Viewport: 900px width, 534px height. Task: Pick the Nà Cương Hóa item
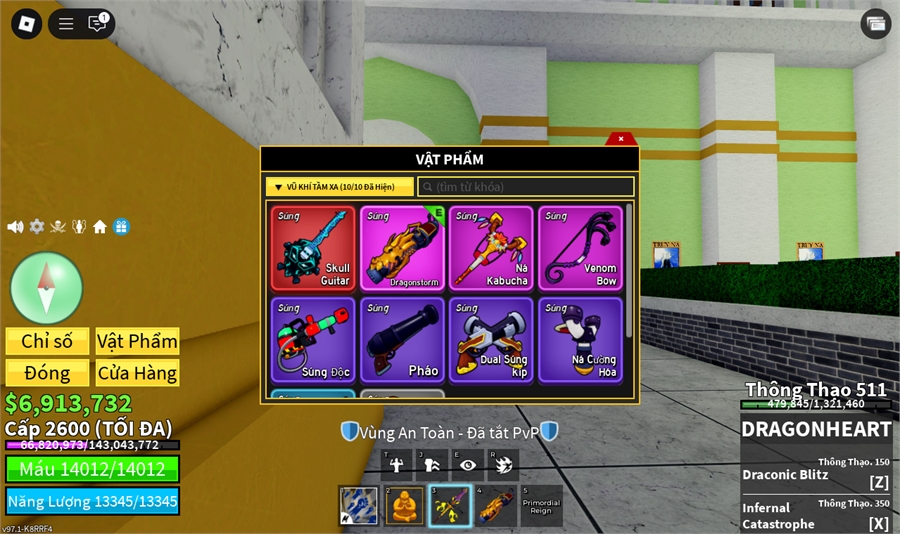coord(580,340)
